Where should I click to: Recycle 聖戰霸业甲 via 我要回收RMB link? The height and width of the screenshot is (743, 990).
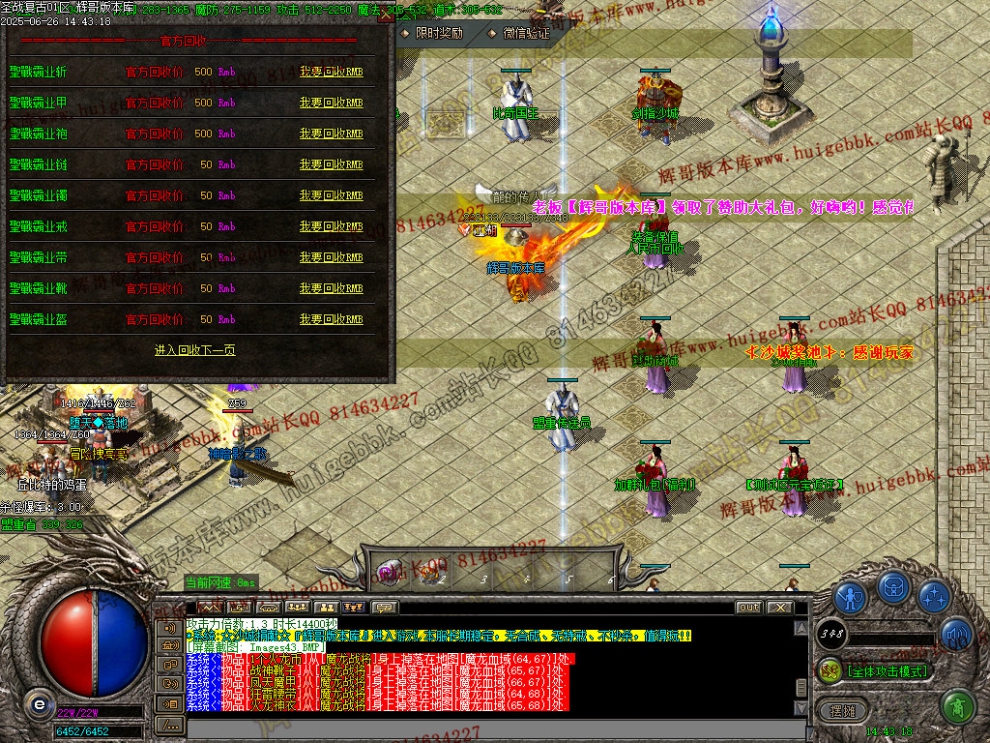point(331,103)
